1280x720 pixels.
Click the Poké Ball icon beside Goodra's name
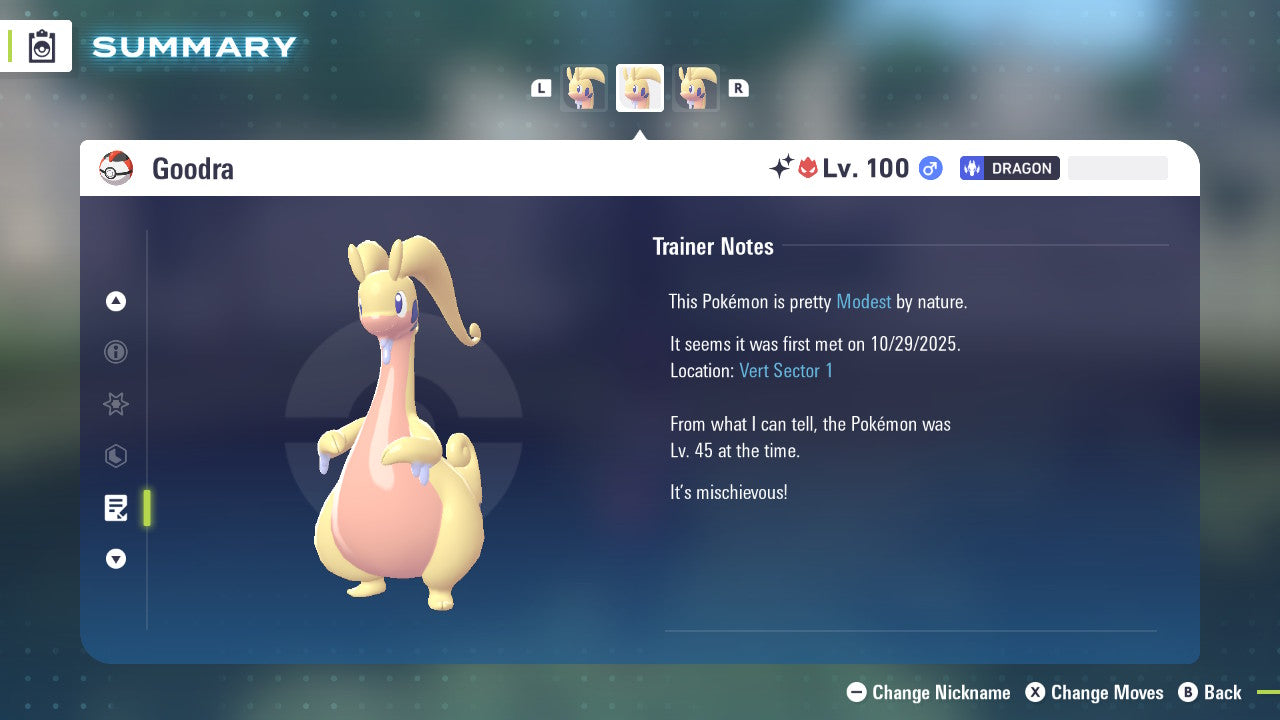pos(116,168)
